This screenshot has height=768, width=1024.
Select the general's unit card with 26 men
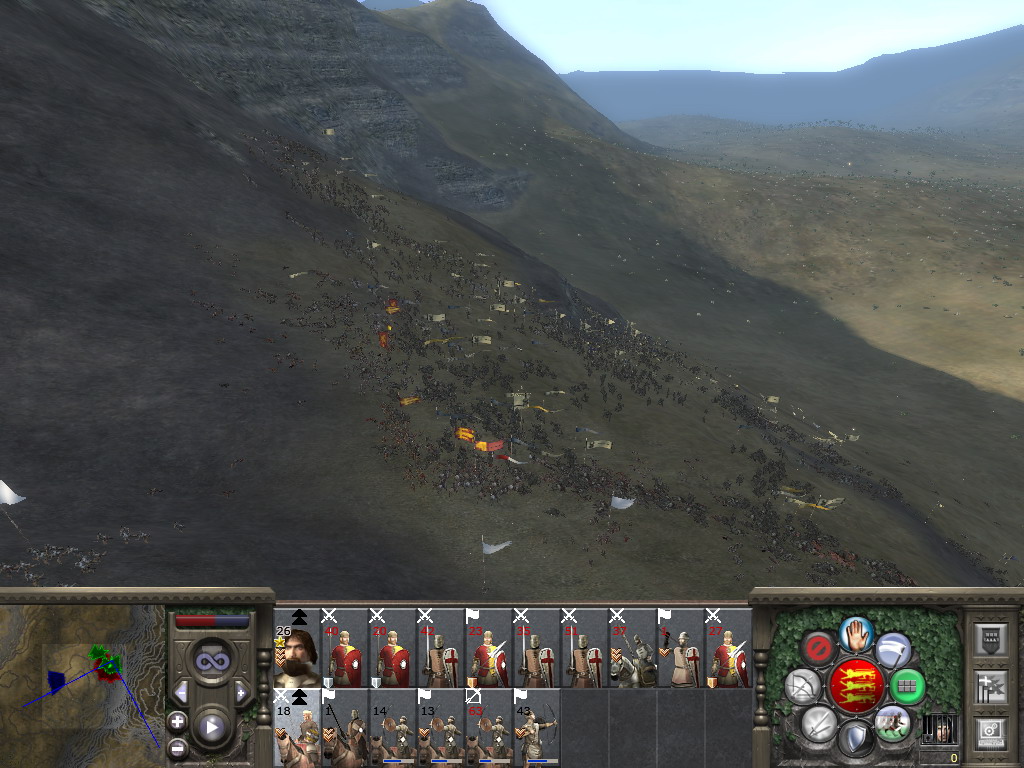[x=297, y=648]
